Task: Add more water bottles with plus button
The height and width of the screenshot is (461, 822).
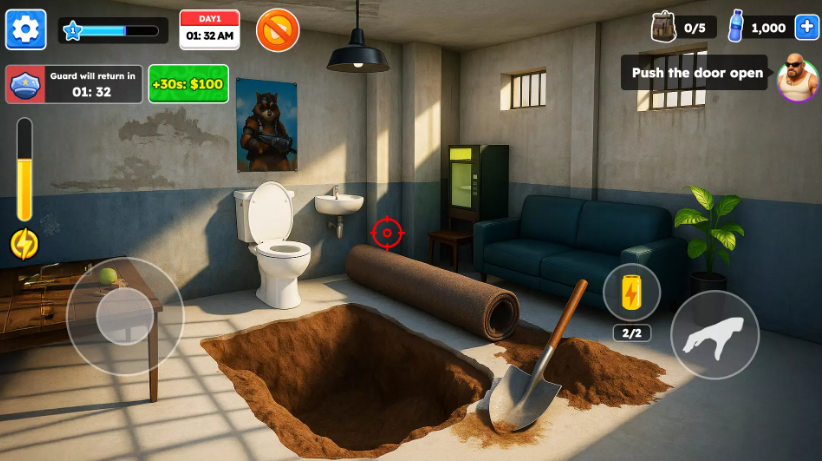Action: 806,27
